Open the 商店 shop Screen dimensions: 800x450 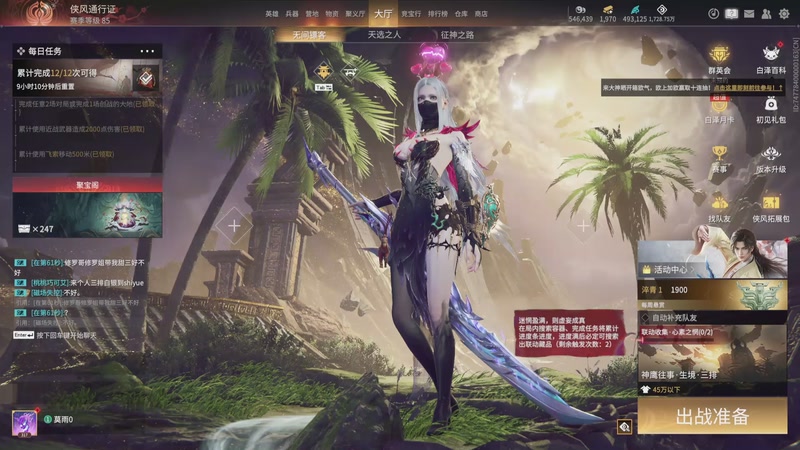[x=481, y=14]
